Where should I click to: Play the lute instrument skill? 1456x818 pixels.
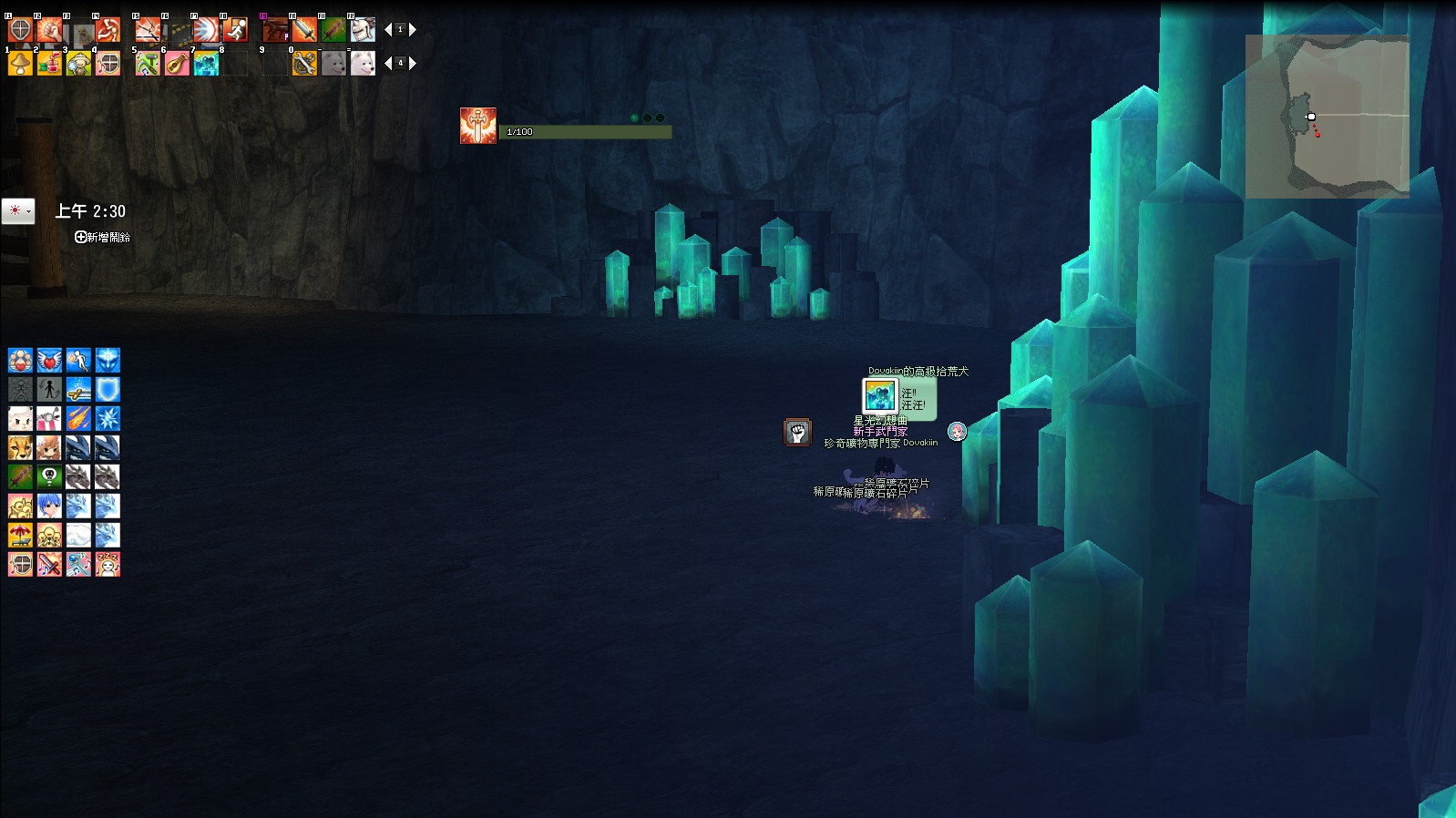pyautogui.click(x=177, y=64)
